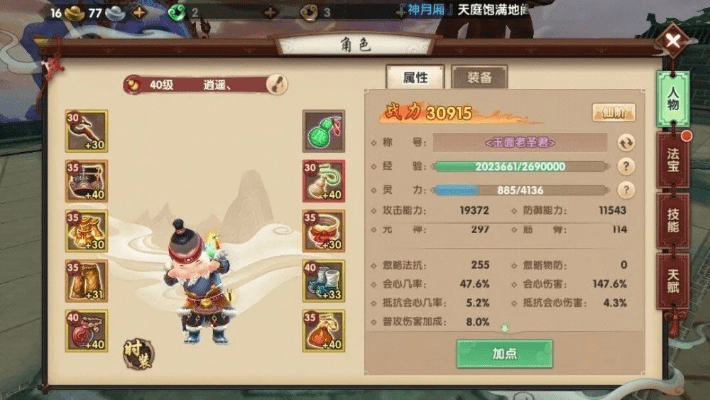Viewport: 710px width, 400px height.
Task: Select the 属性 tab
Action: pos(415,77)
